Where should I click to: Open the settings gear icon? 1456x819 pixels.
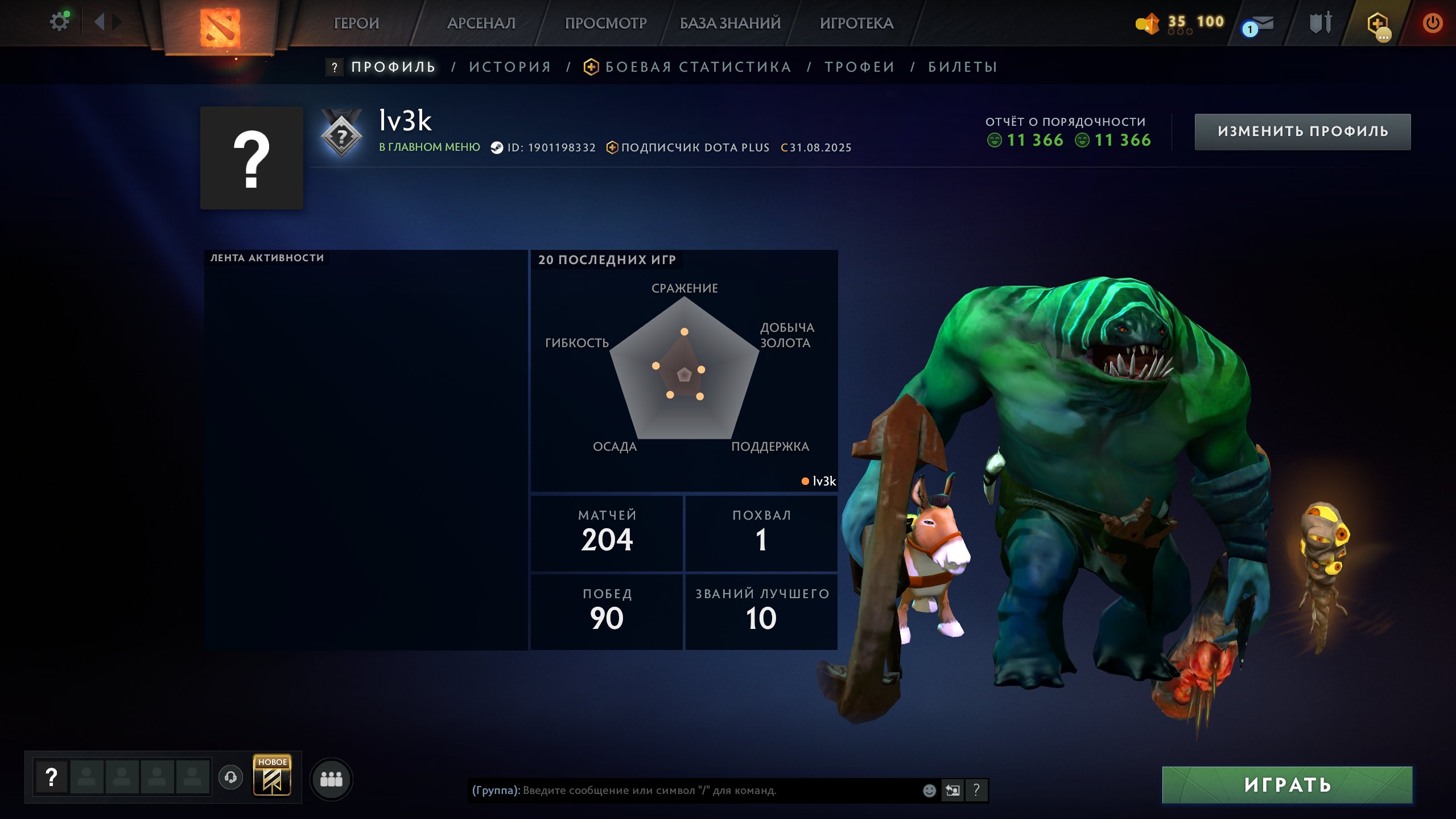[59, 22]
